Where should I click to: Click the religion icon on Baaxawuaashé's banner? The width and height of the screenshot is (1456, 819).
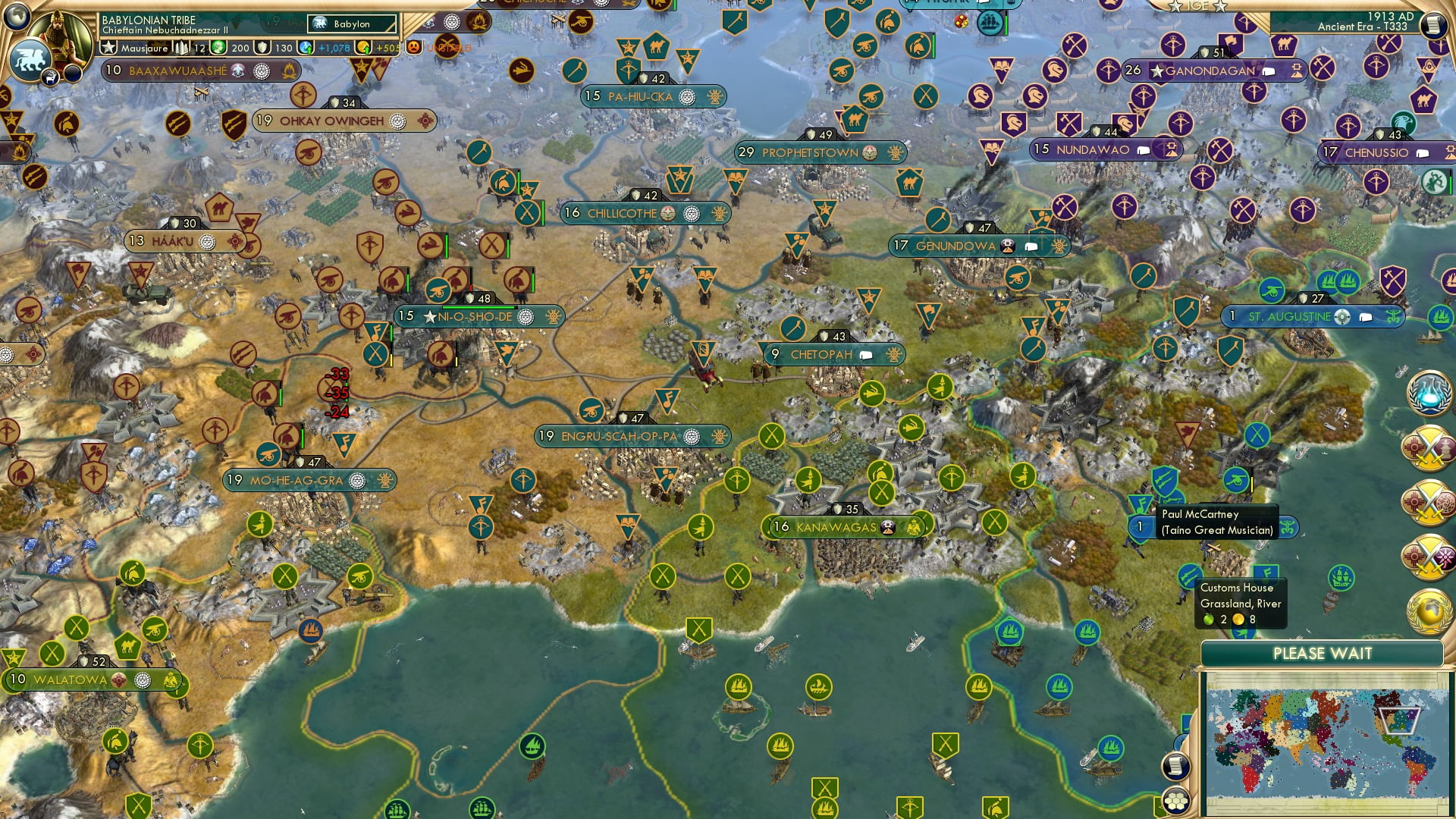(x=262, y=71)
